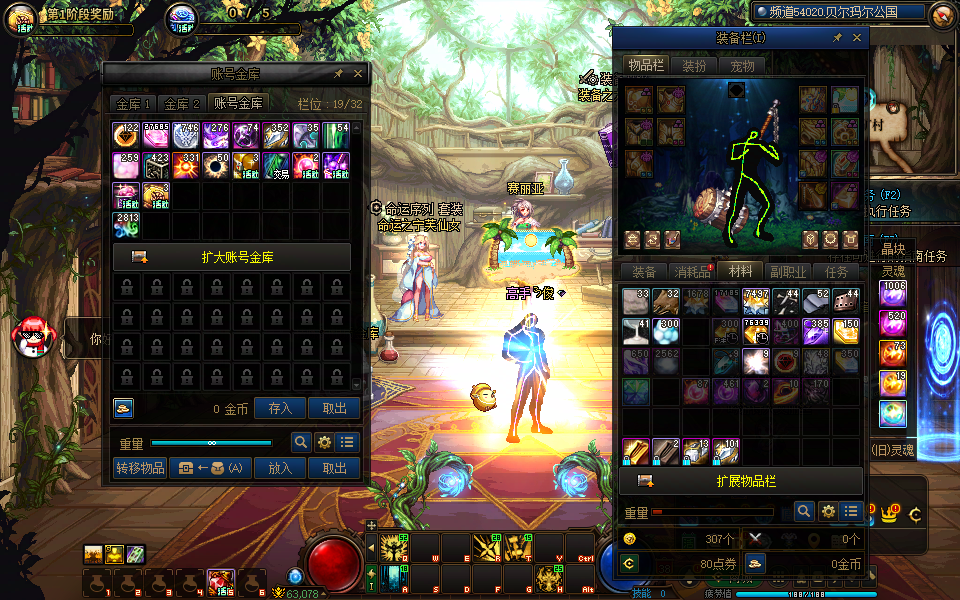
Task: Click the 转移物品 transfer items button
Action: point(140,468)
